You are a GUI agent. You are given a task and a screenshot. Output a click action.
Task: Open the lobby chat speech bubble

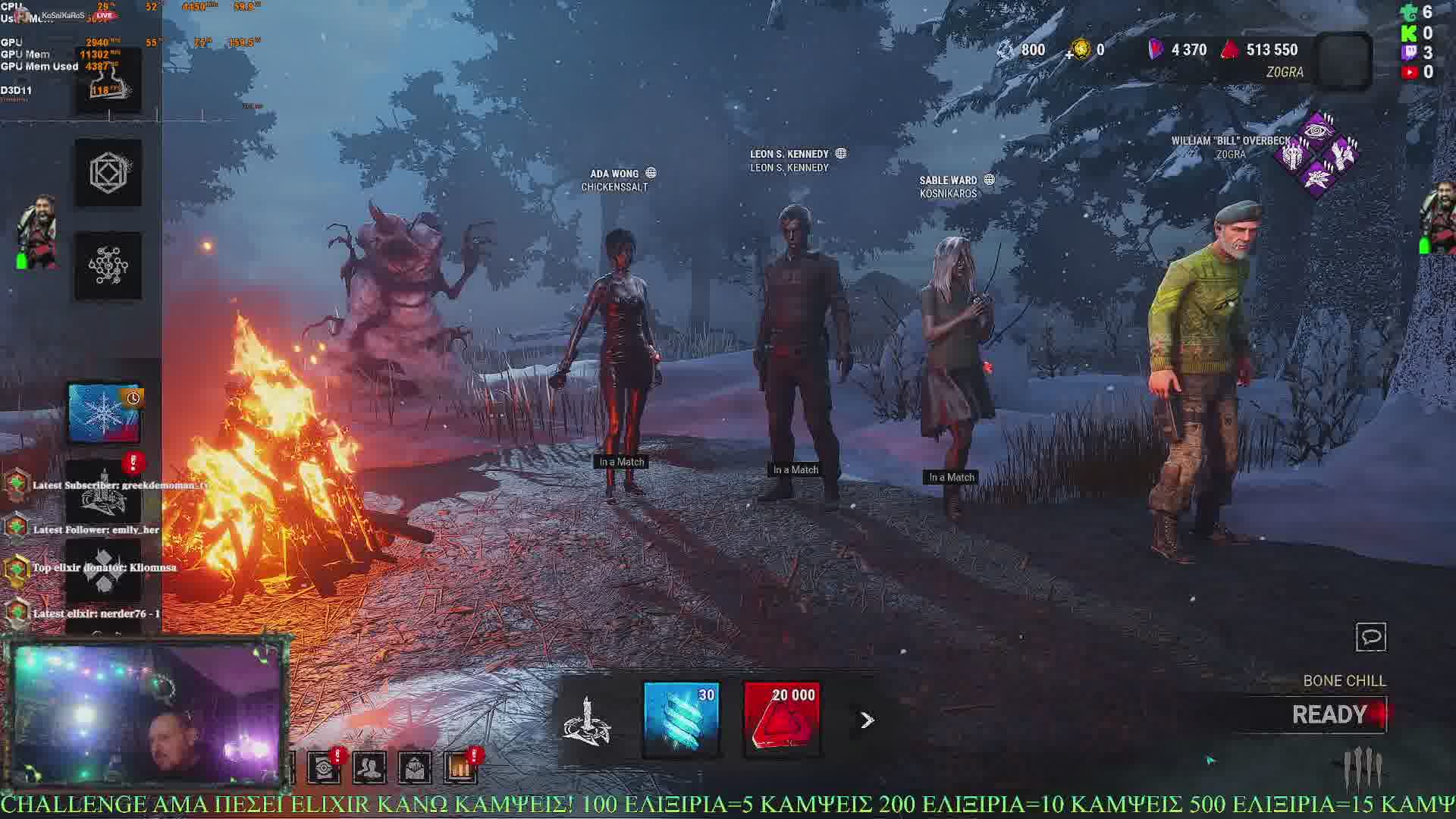[x=1370, y=637]
